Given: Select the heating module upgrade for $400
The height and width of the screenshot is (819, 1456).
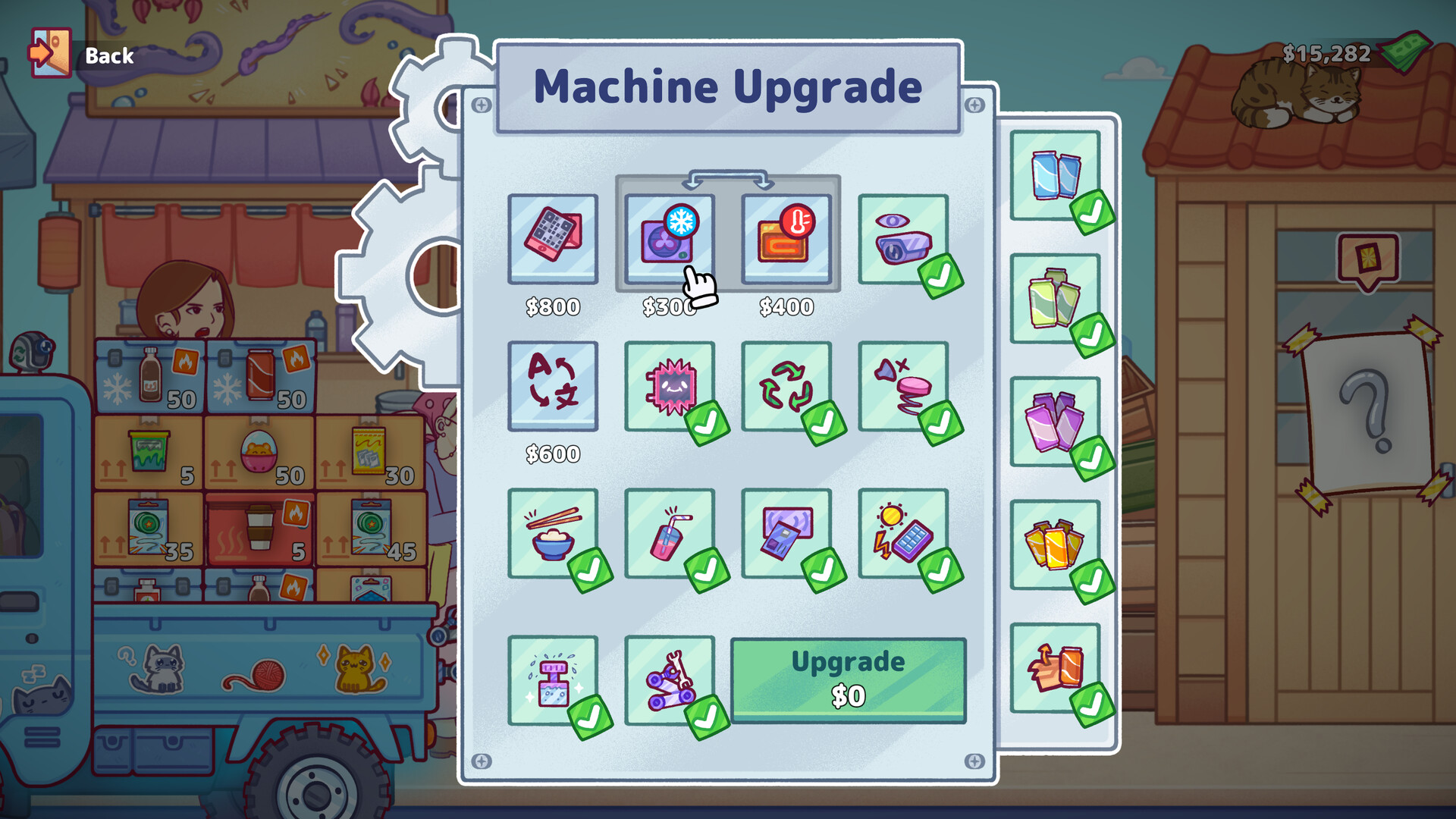Looking at the screenshot, I should pos(786,240).
